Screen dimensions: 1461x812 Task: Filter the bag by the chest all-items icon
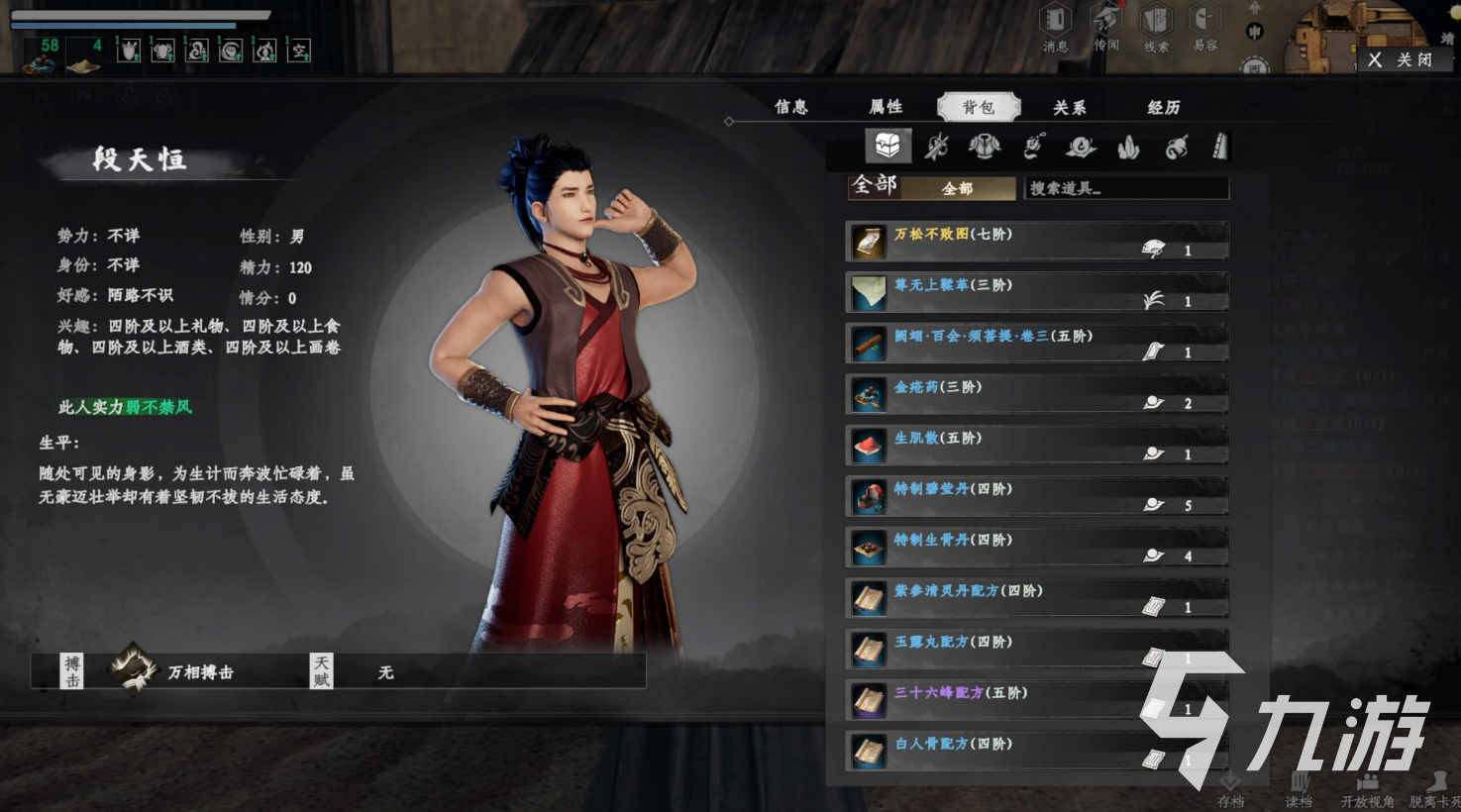click(x=887, y=147)
